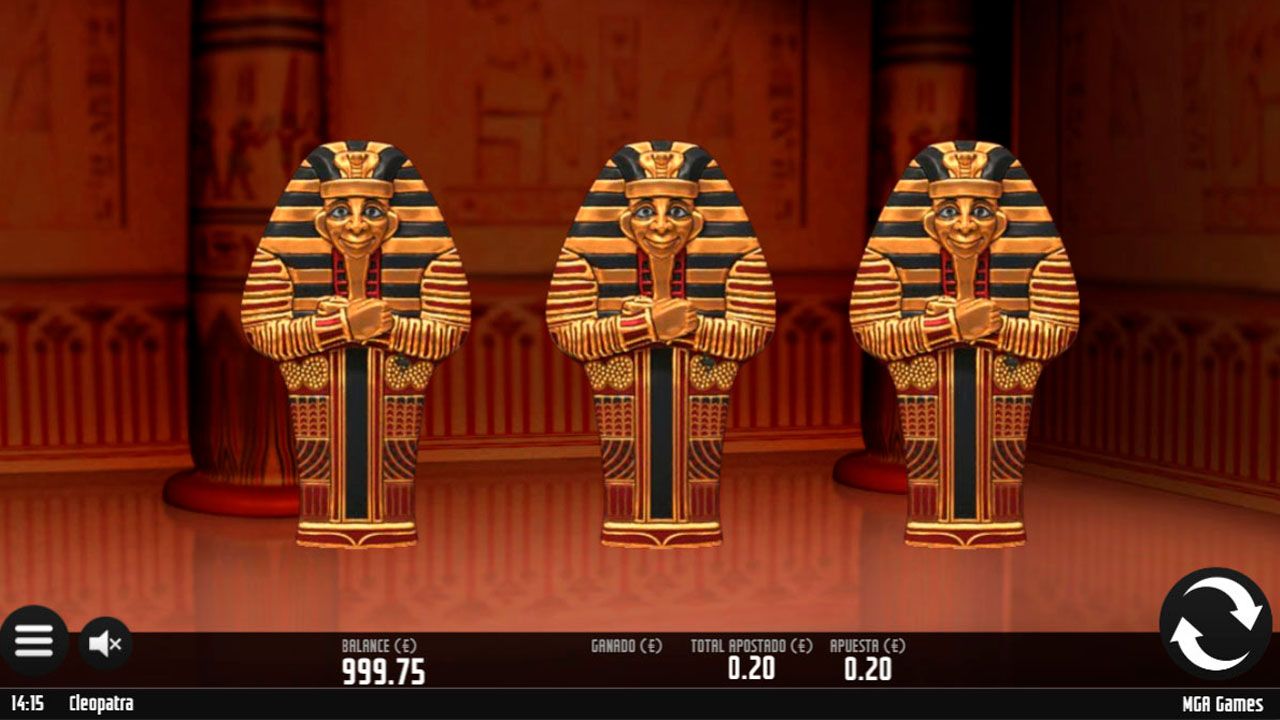Toggle sound off with speaker icon
Viewport: 1280px width, 720px height.
tap(103, 641)
